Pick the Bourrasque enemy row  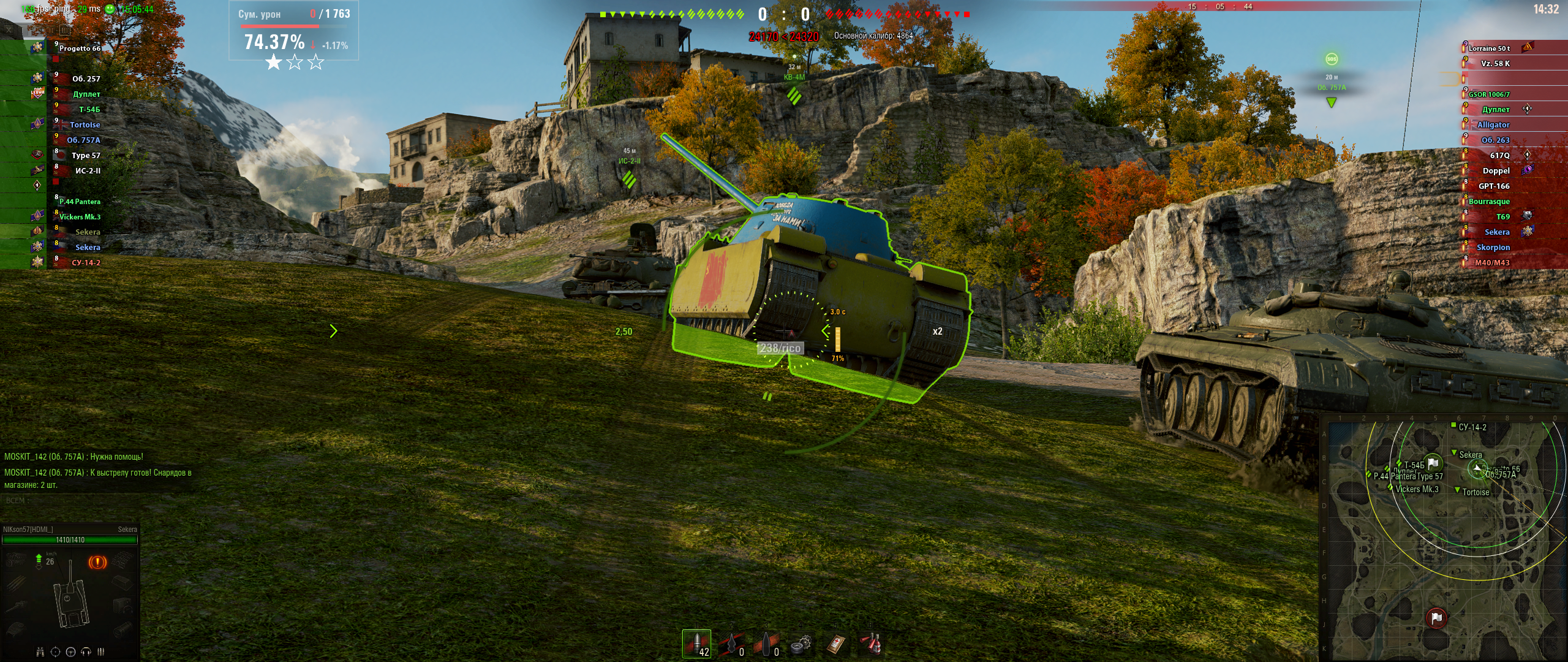(1489, 202)
